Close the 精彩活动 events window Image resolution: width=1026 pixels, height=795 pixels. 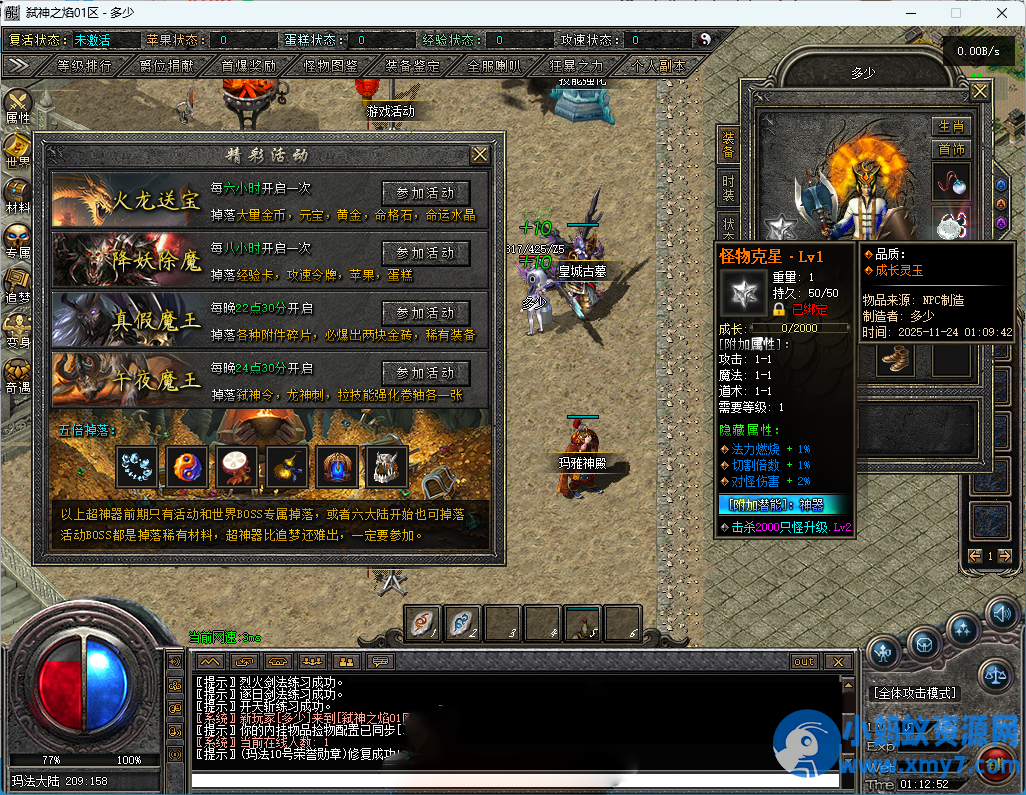point(480,155)
